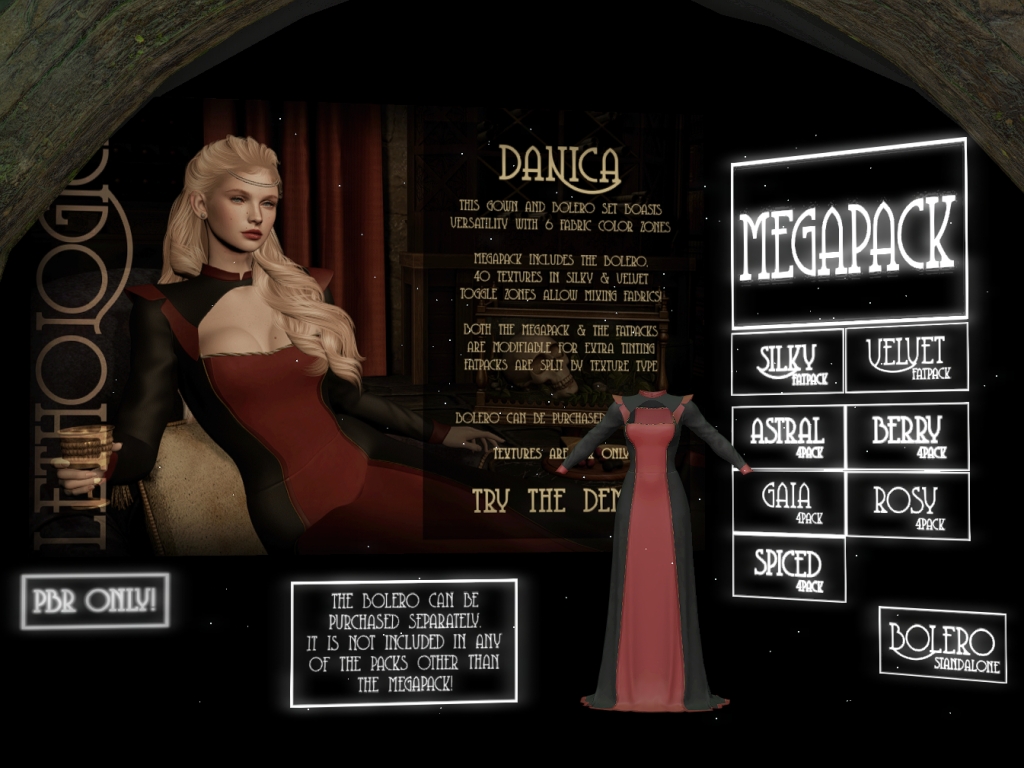
Task: Select the Rosy 4-pack
Action: tap(907, 504)
